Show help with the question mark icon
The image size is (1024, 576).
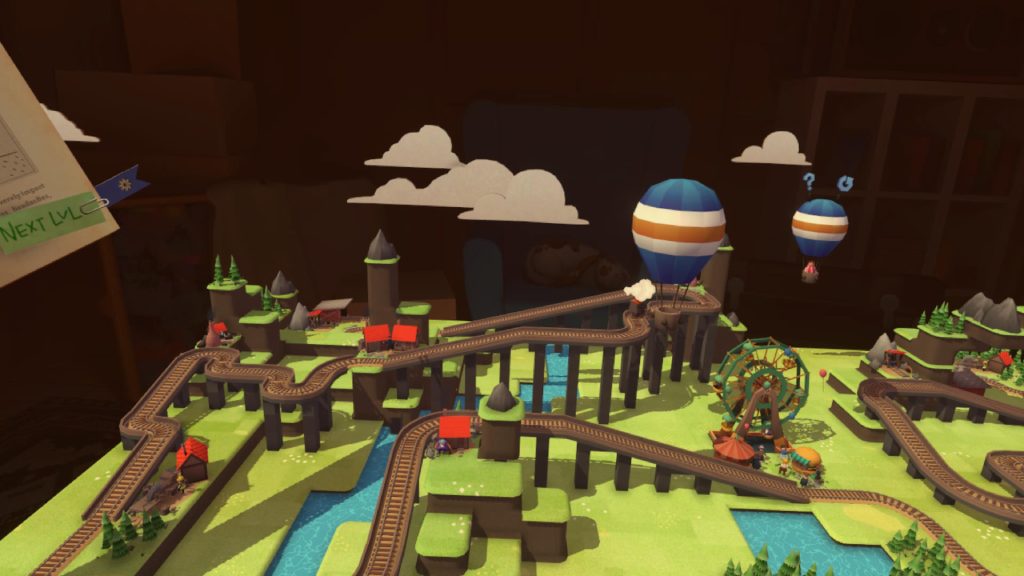809,182
